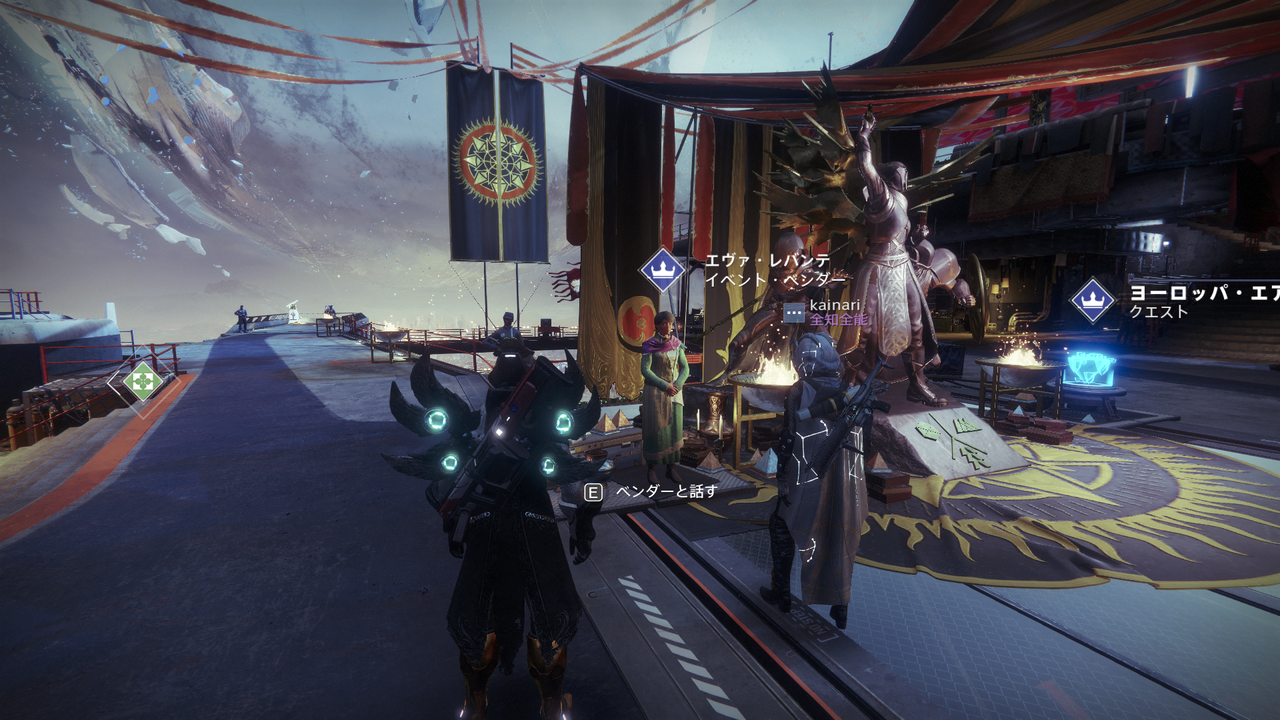Image resolution: width=1280 pixels, height=720 pixels.
Task: Select the Europa quest crown marker
Action: click(x=1093, y=300)
